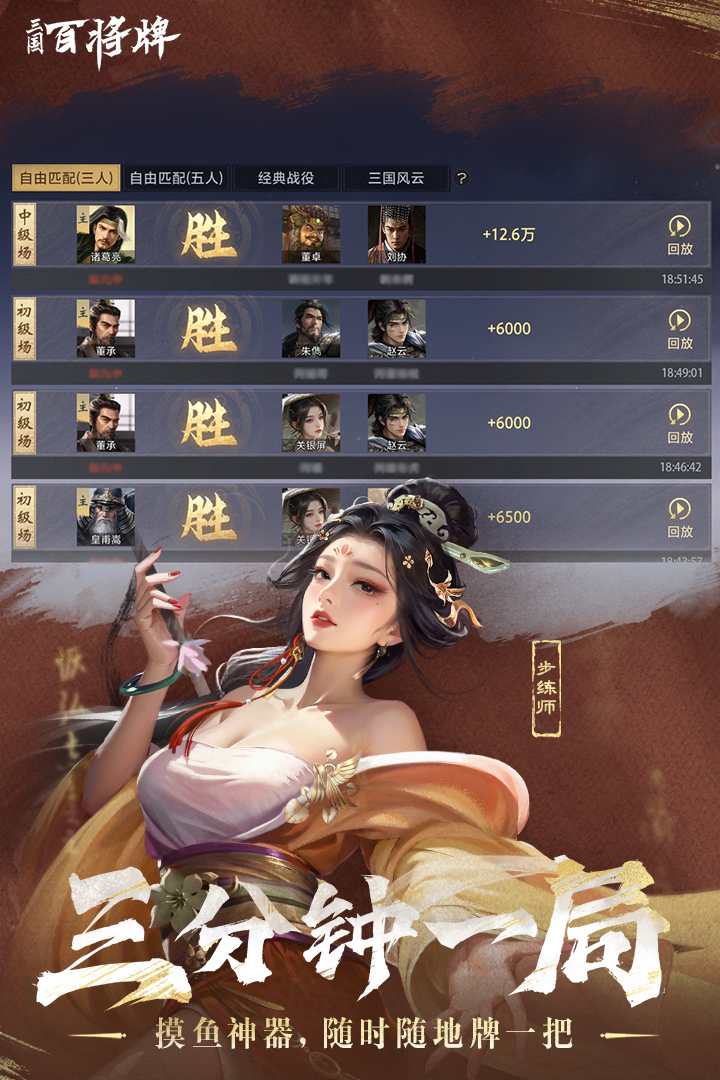Click the 关银屏 portrait in the +6000 row

(x=311, y=422)
